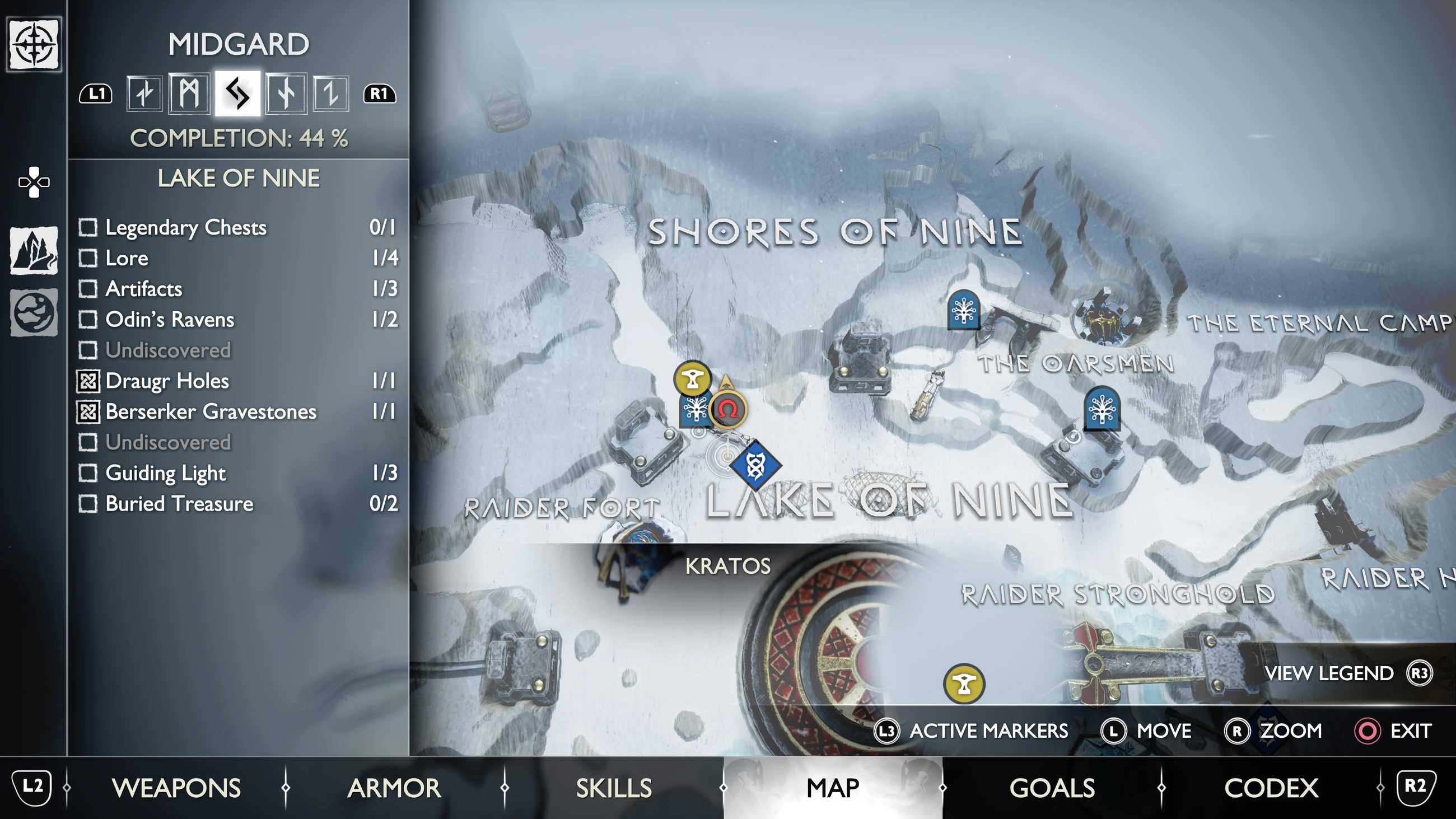Choose the Lore collectible entry

237,258
